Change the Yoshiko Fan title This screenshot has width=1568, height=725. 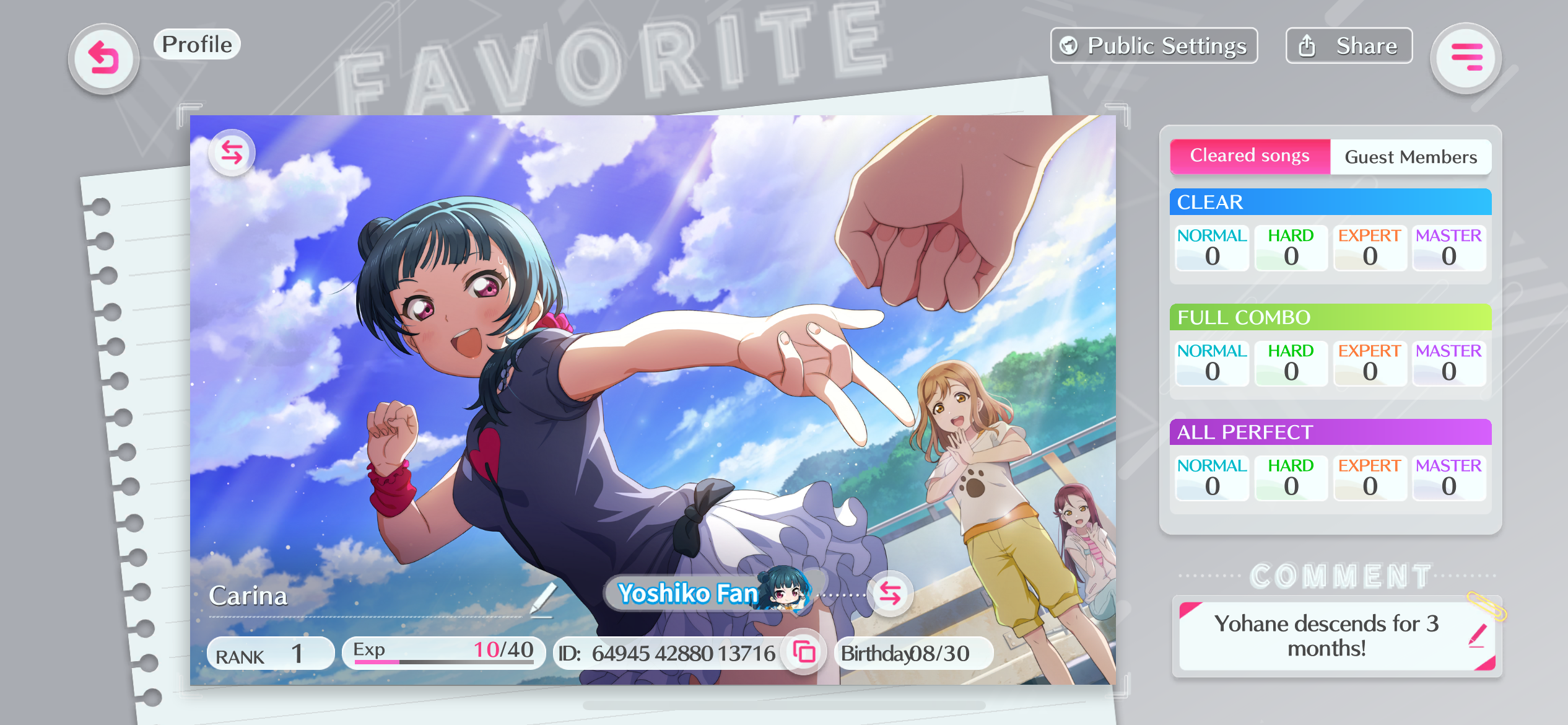[890, 594]
